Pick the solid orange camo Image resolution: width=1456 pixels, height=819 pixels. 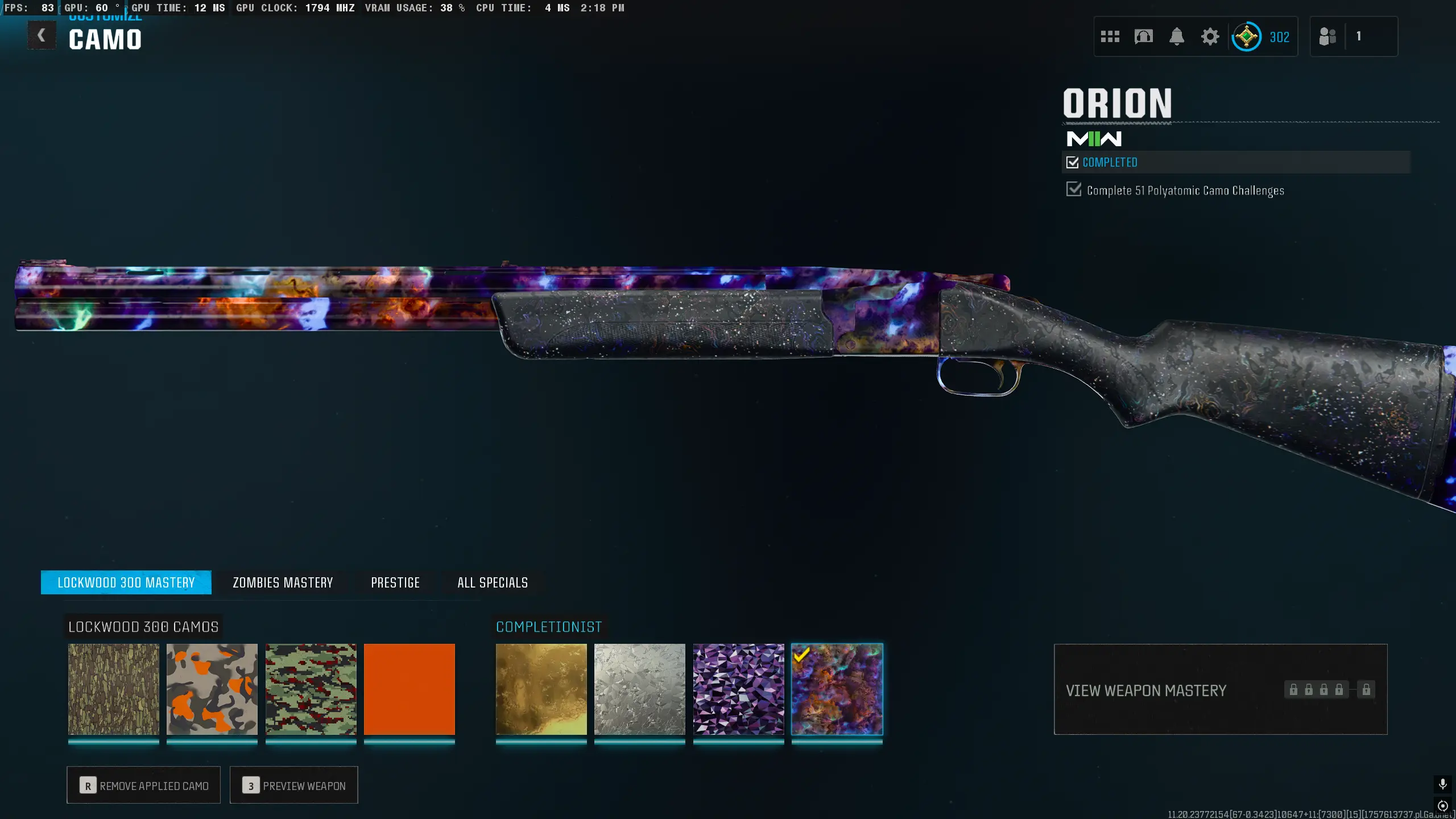click(409, 689)
